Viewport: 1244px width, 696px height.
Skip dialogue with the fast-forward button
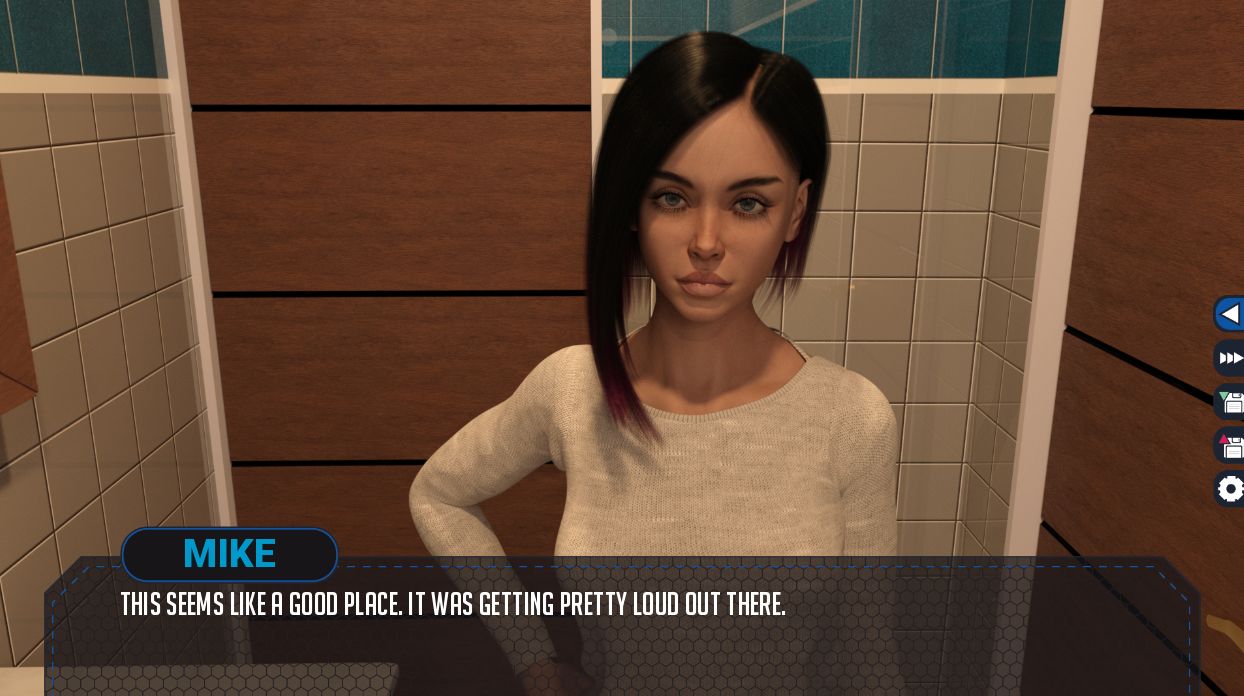[x=1231, y=358]
